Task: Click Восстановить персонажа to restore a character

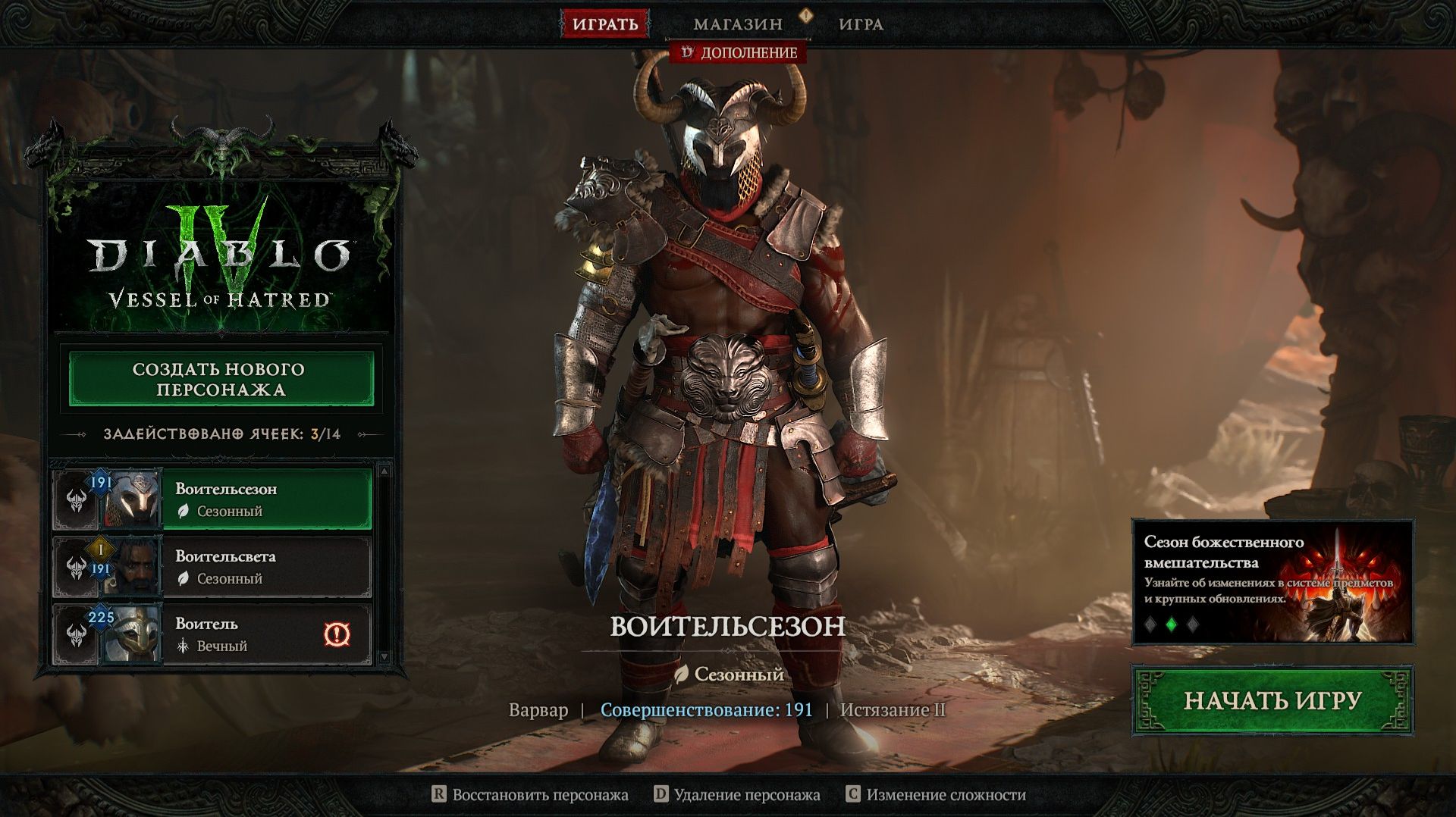Action: tap(530, 794)
